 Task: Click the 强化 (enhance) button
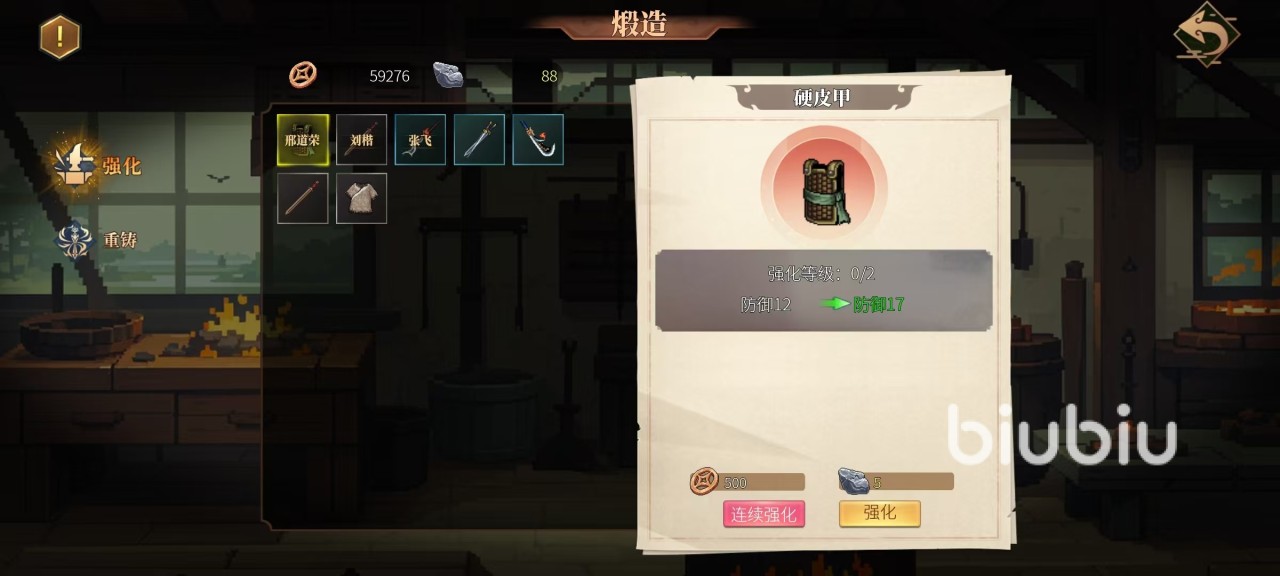coord(879,514)
